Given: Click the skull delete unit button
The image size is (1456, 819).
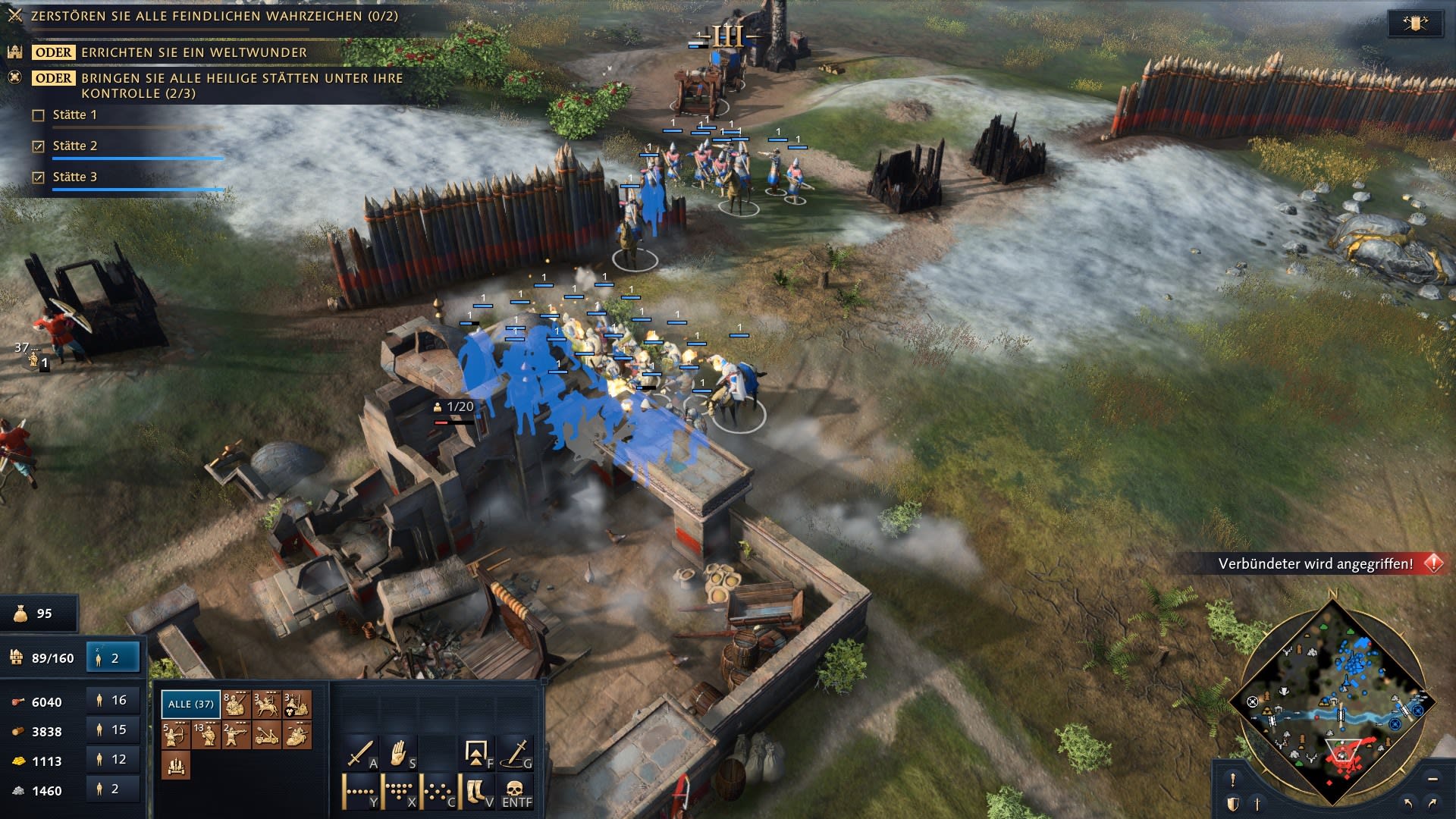Looking at the screenshot, I should (x=516, y=792).
